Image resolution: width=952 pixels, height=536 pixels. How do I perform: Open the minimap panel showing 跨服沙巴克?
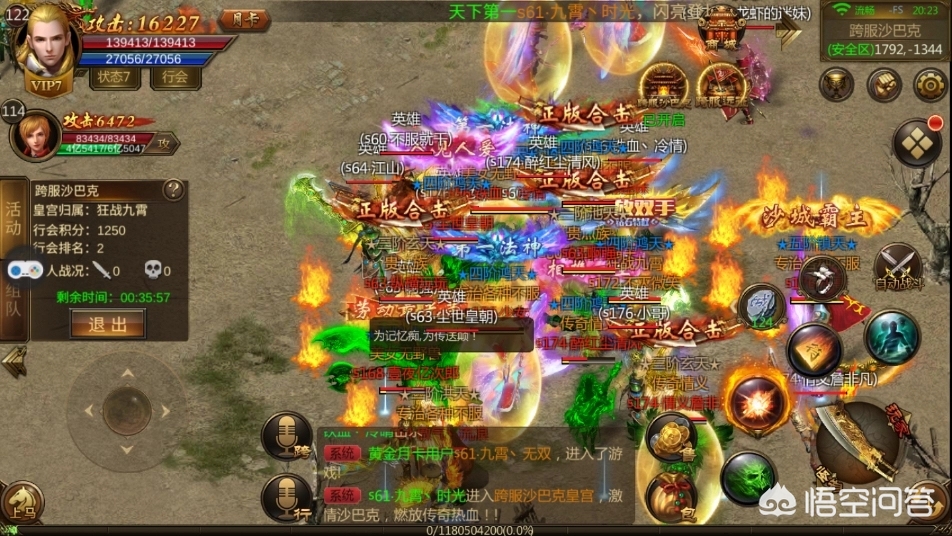tap(884, 37)
